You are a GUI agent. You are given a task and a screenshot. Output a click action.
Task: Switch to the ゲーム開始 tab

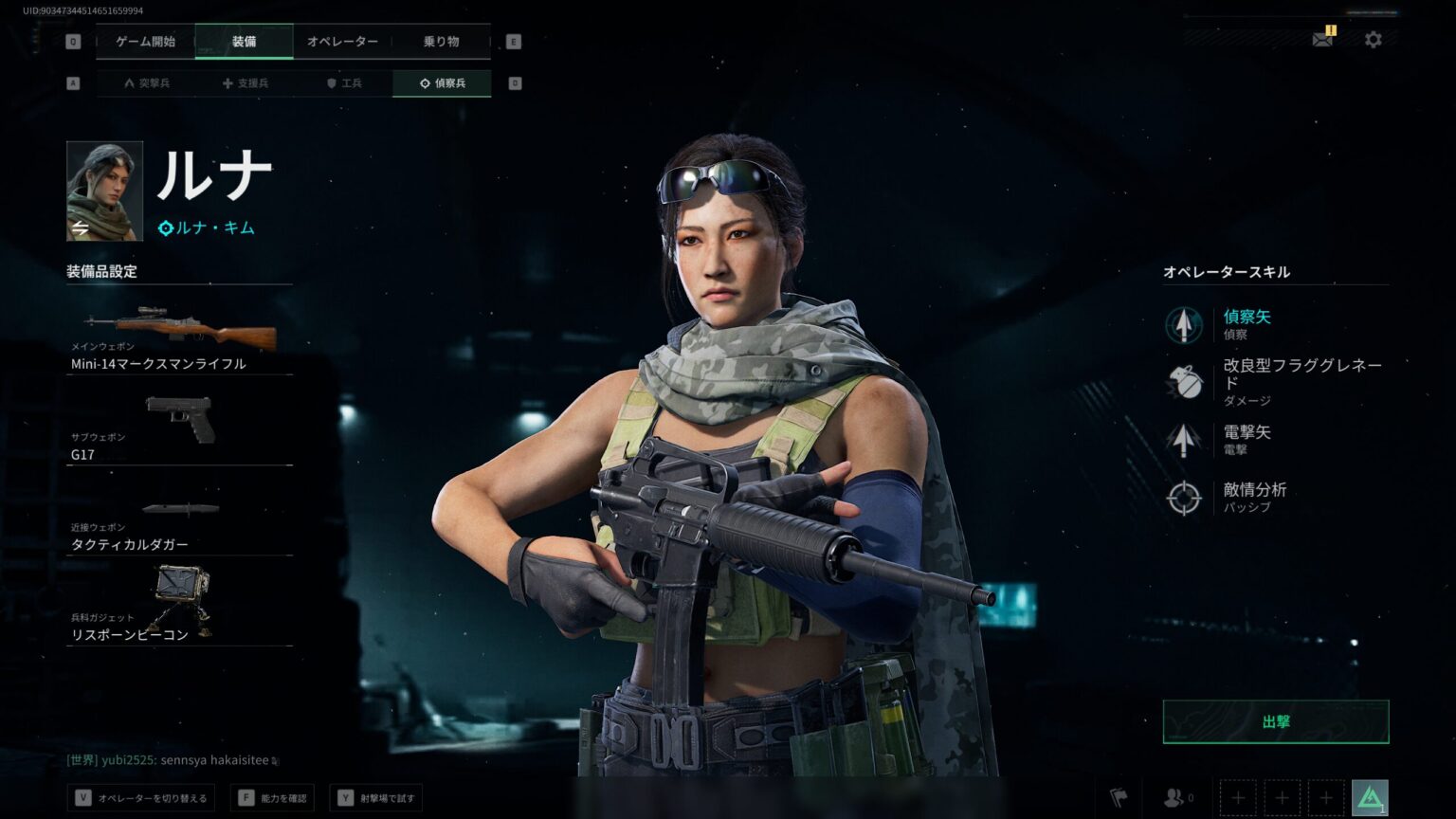pyautogui.click(x=145, y=42)
